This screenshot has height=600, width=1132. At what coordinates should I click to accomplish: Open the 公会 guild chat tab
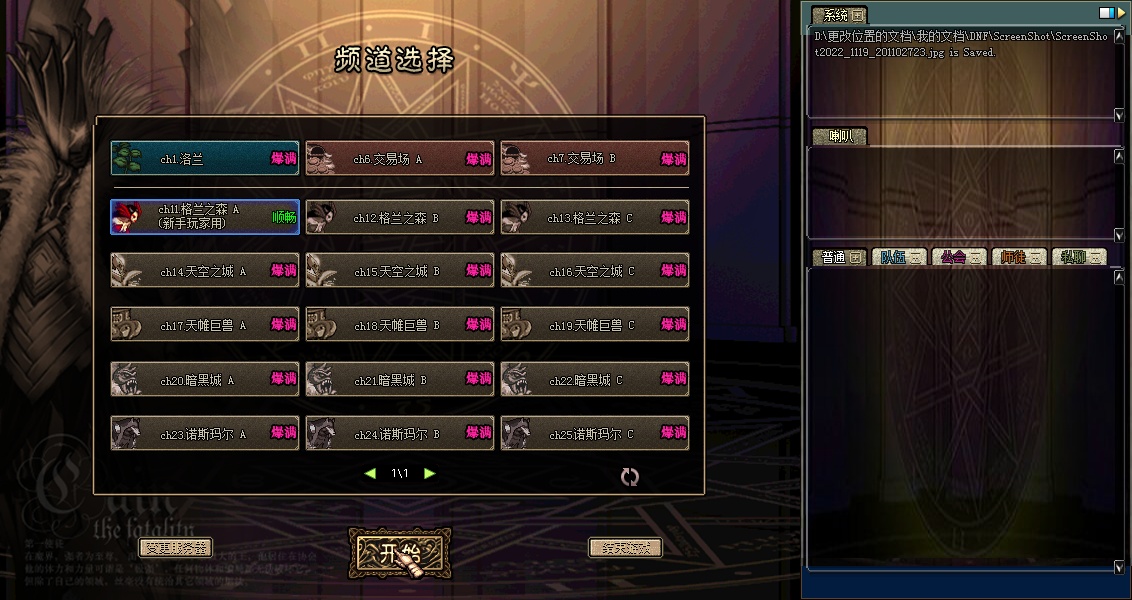(959, 257)
